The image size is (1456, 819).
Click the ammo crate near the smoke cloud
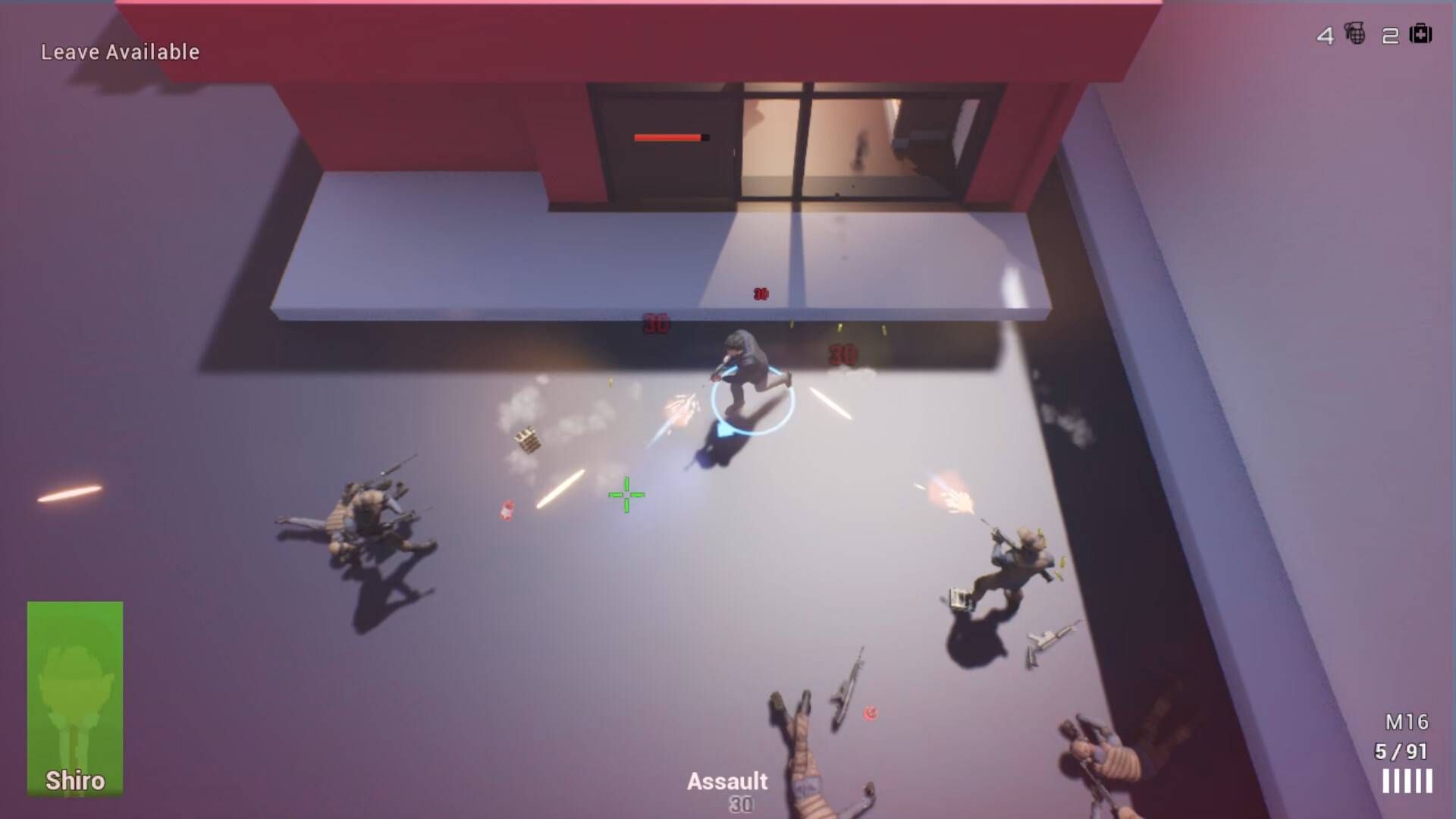click(526, 438)
